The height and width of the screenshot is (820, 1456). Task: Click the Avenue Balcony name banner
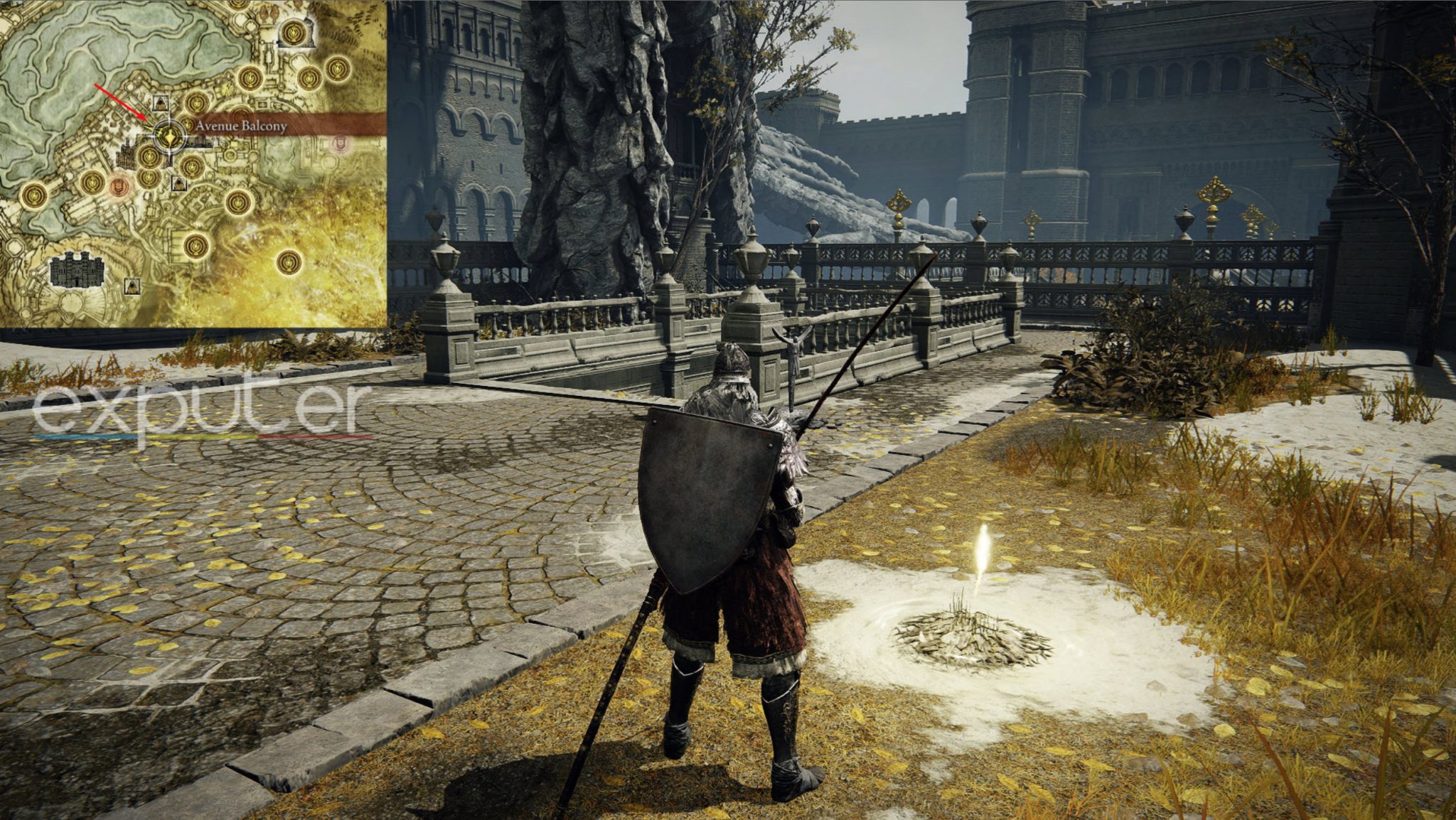[x=284, y=126]
